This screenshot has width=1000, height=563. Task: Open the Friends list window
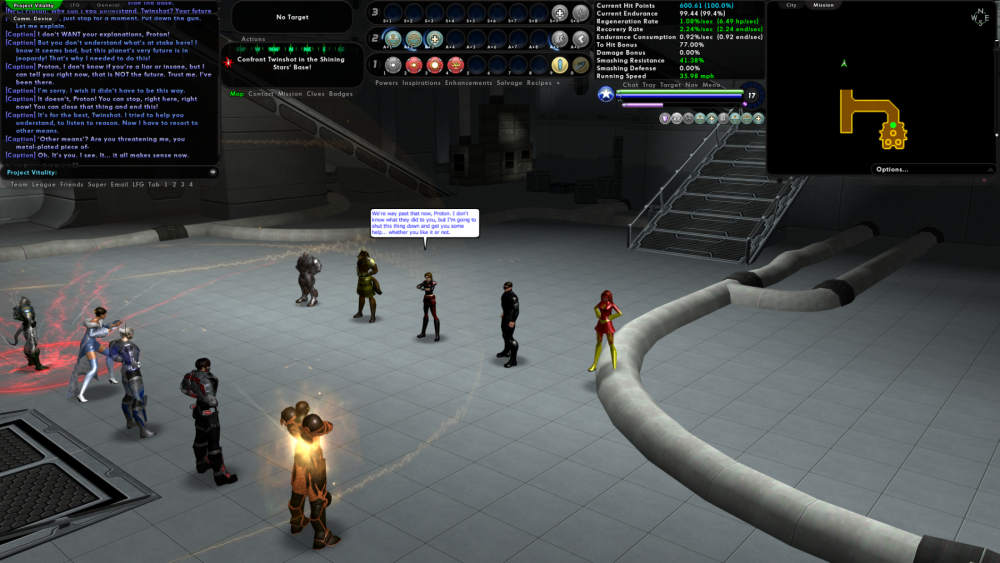pos(70,184)
